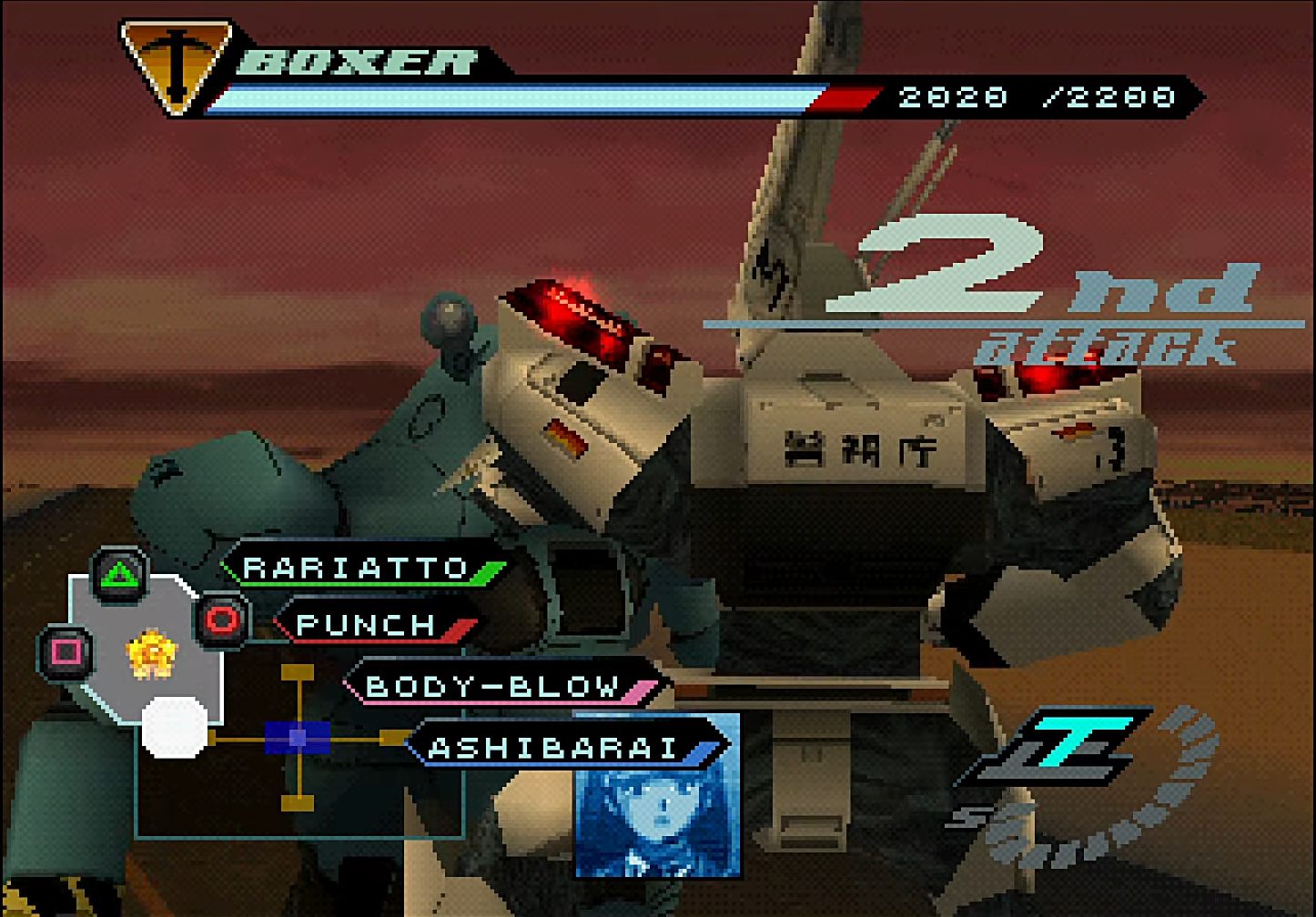Select the ASHIBARAI attack option
Image resolution: width=1316 pixels, height=917 pixels.
553,748
